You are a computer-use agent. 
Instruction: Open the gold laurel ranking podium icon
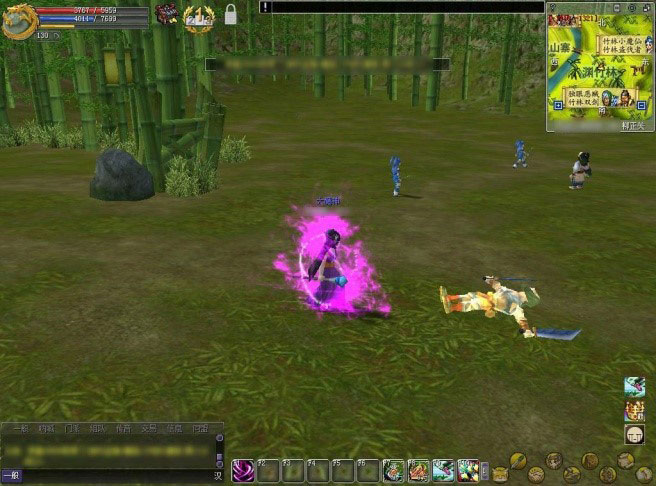(198, 16)
